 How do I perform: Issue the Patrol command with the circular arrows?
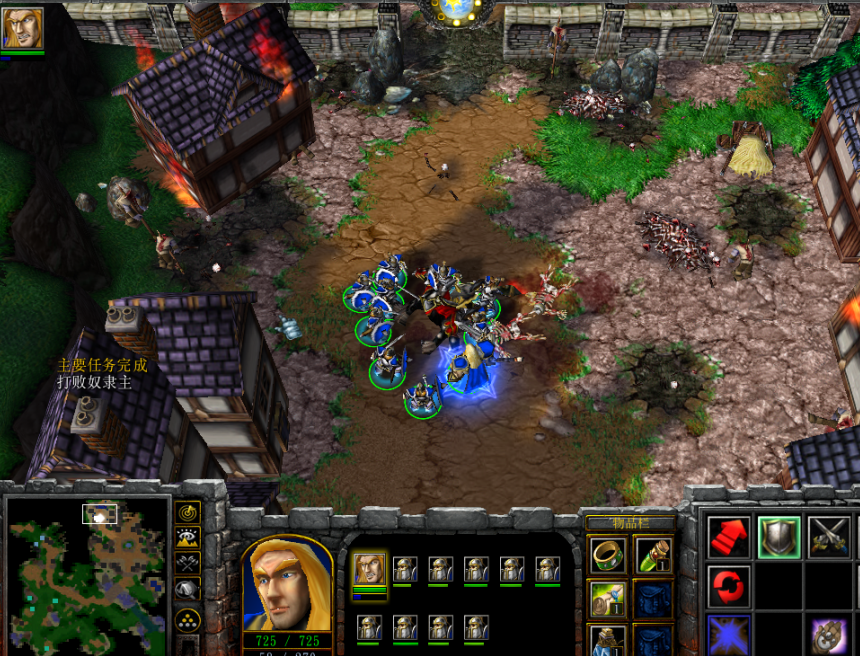[729, 586]
